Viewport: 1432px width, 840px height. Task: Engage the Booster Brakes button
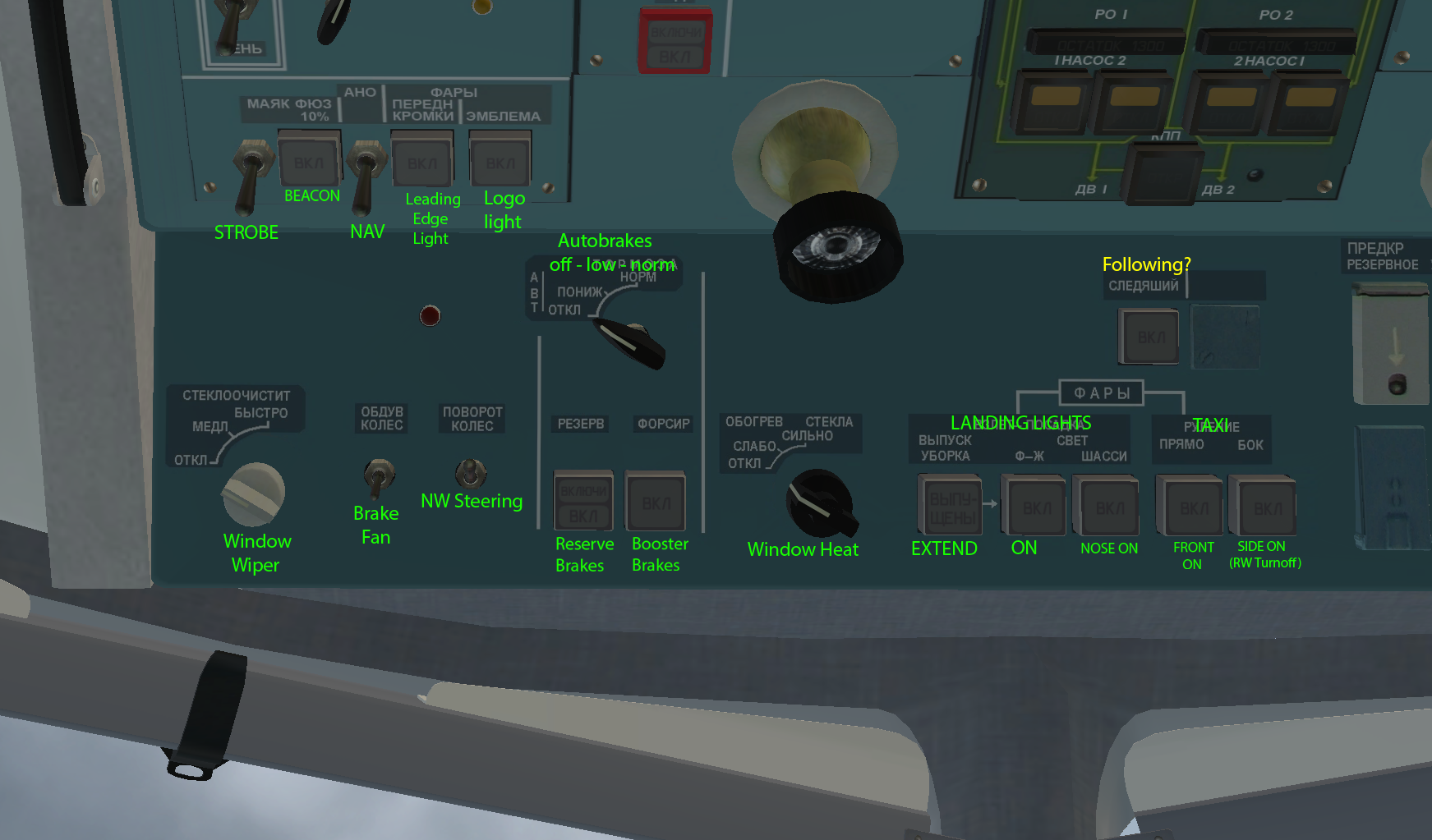656,502
